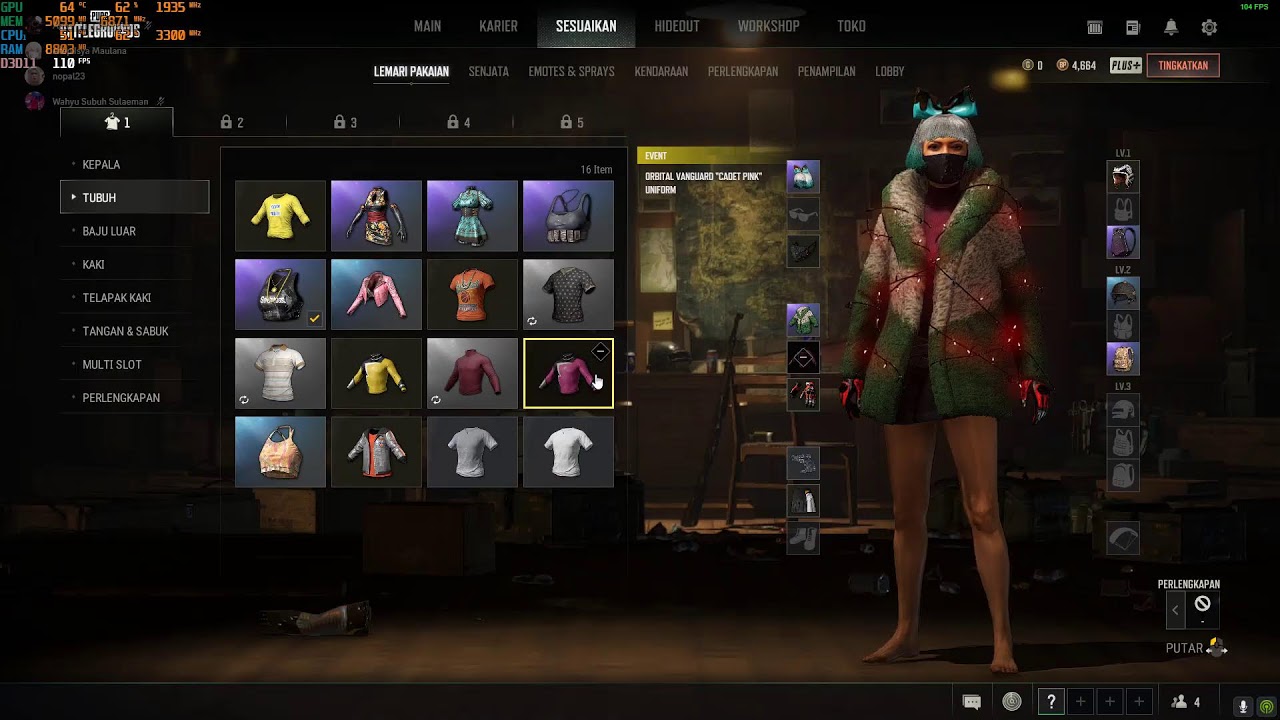Choose the plain white t-shirt item
This screenshot has height=720, width=1280.
click(568, 452)
